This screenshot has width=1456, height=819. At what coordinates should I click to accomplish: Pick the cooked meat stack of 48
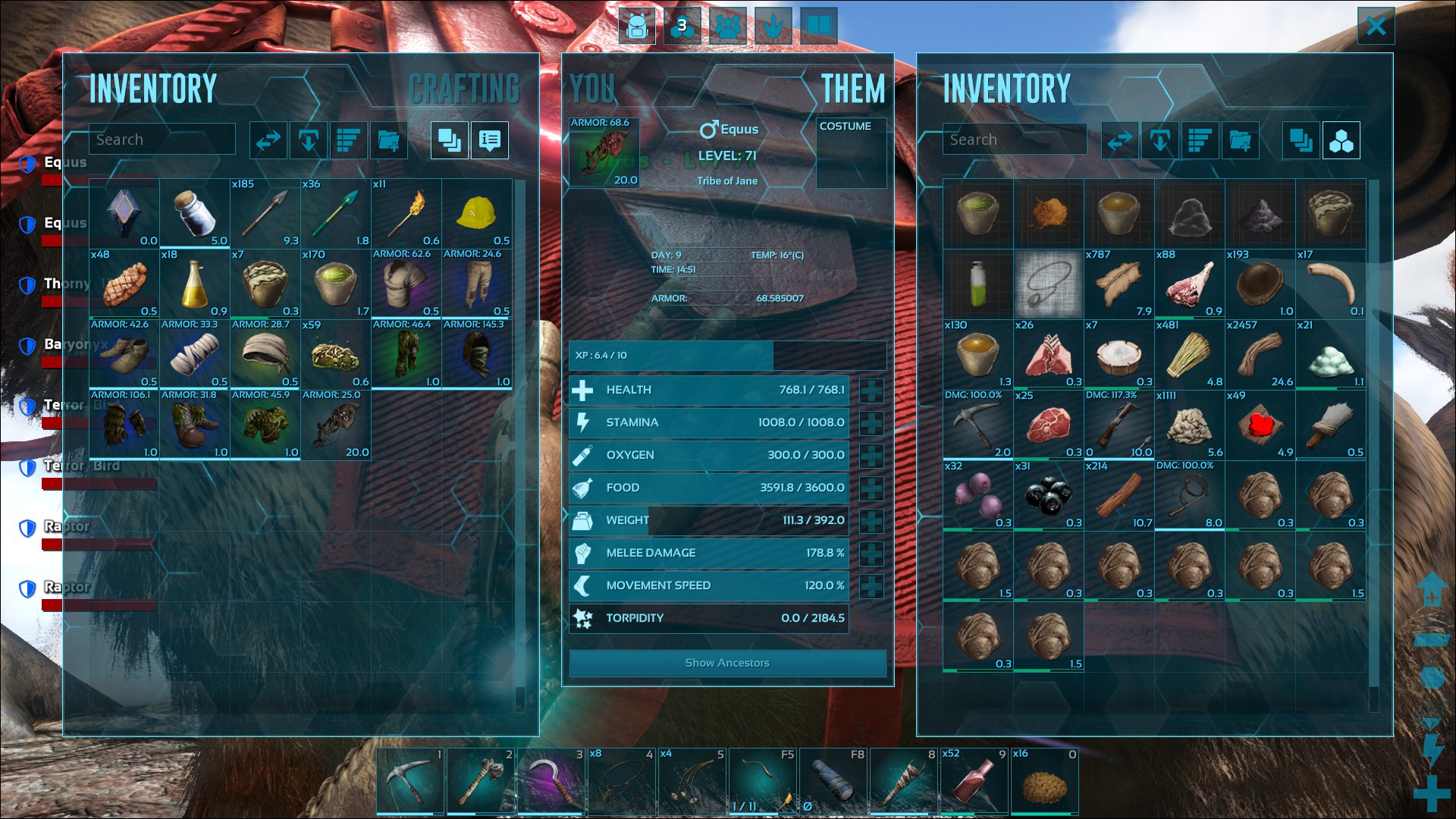(x=124, y=284)
